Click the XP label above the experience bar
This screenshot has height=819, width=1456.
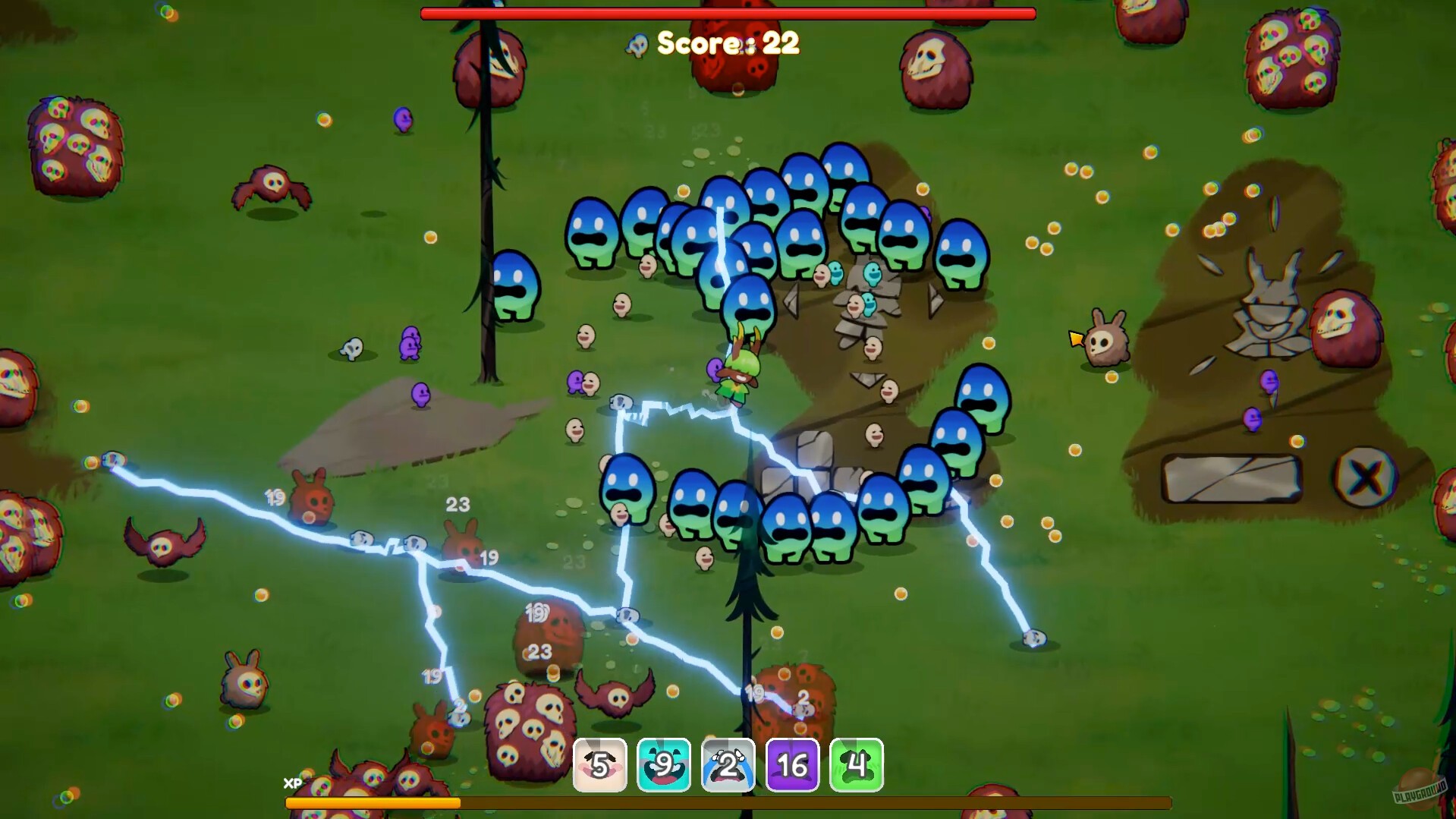292,783
